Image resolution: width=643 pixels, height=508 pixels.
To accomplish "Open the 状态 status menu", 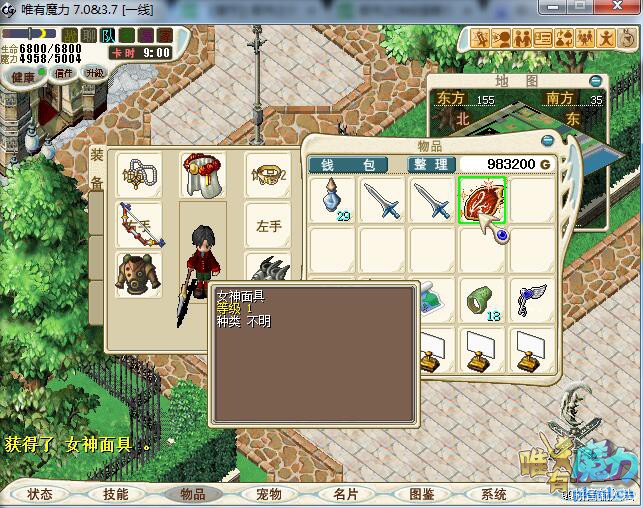I will tap(40, 494).
